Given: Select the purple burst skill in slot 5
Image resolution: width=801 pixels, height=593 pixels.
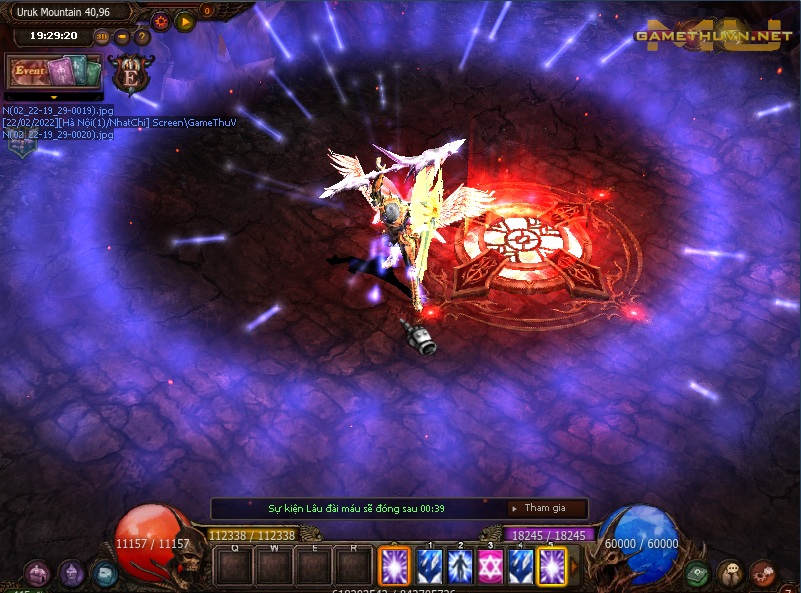Looking at the screenshot, I should (551, 566).
